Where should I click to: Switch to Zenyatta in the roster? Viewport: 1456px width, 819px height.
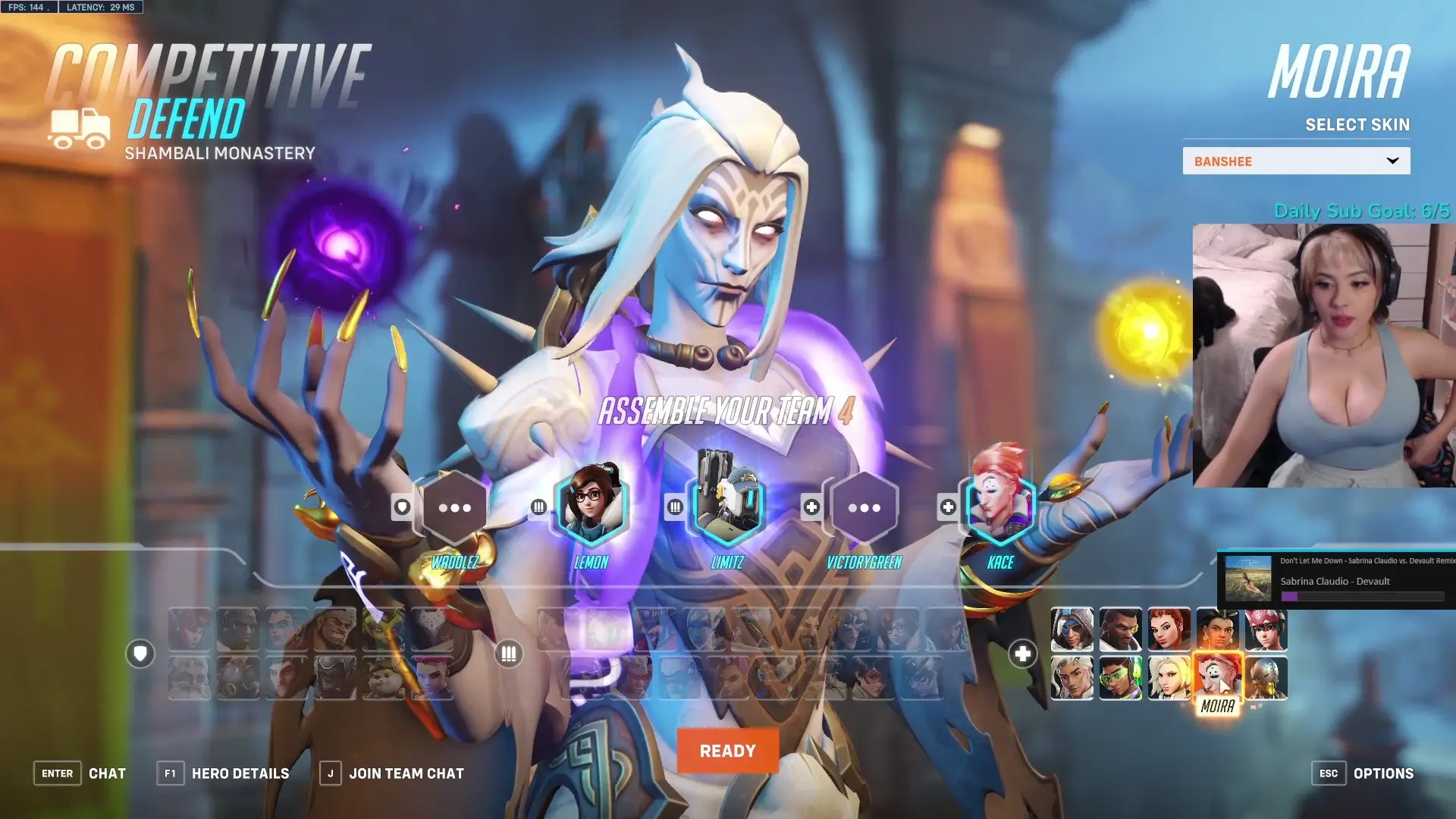[1266, 678]
